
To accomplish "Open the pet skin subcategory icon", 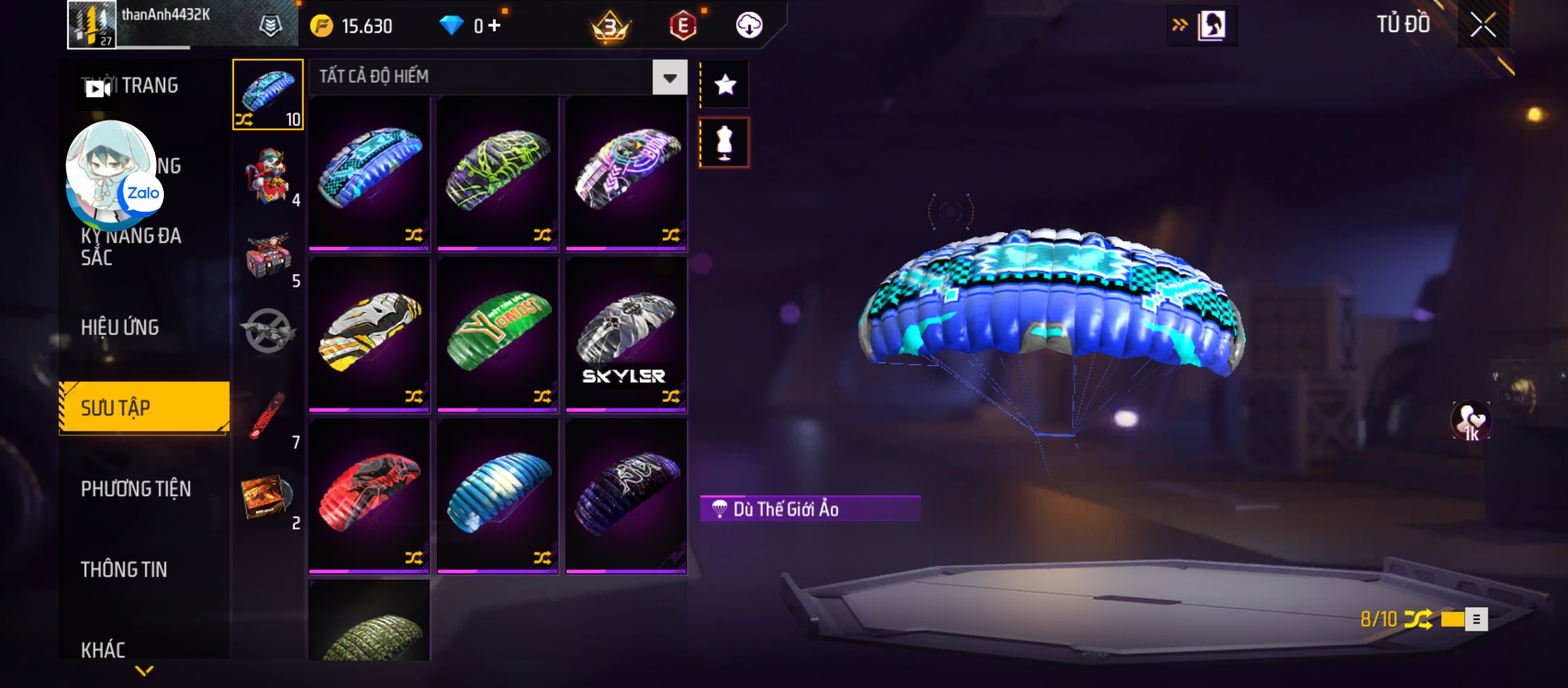I will coord(268,175).
